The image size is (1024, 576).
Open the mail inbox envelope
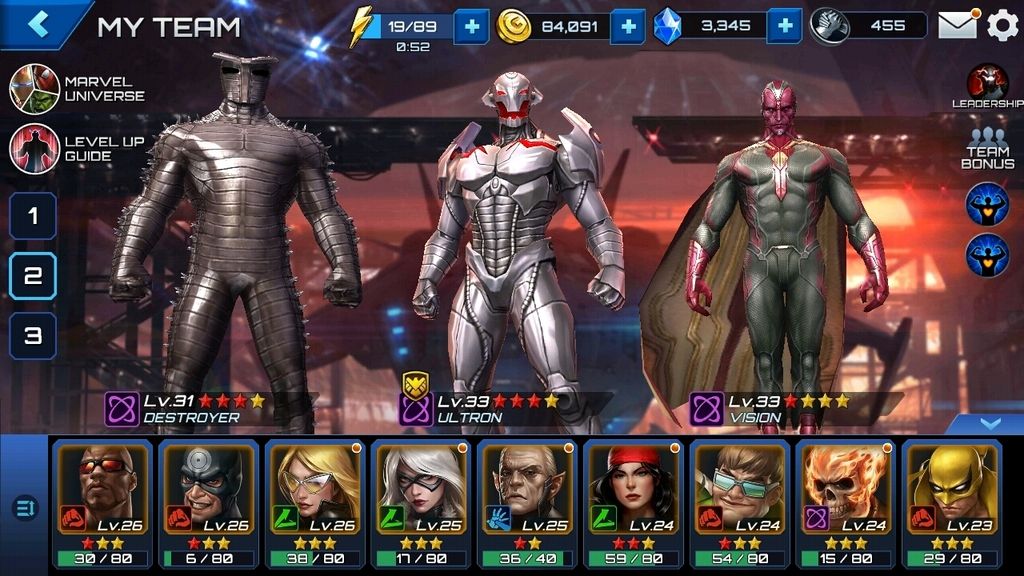[957, 26]
